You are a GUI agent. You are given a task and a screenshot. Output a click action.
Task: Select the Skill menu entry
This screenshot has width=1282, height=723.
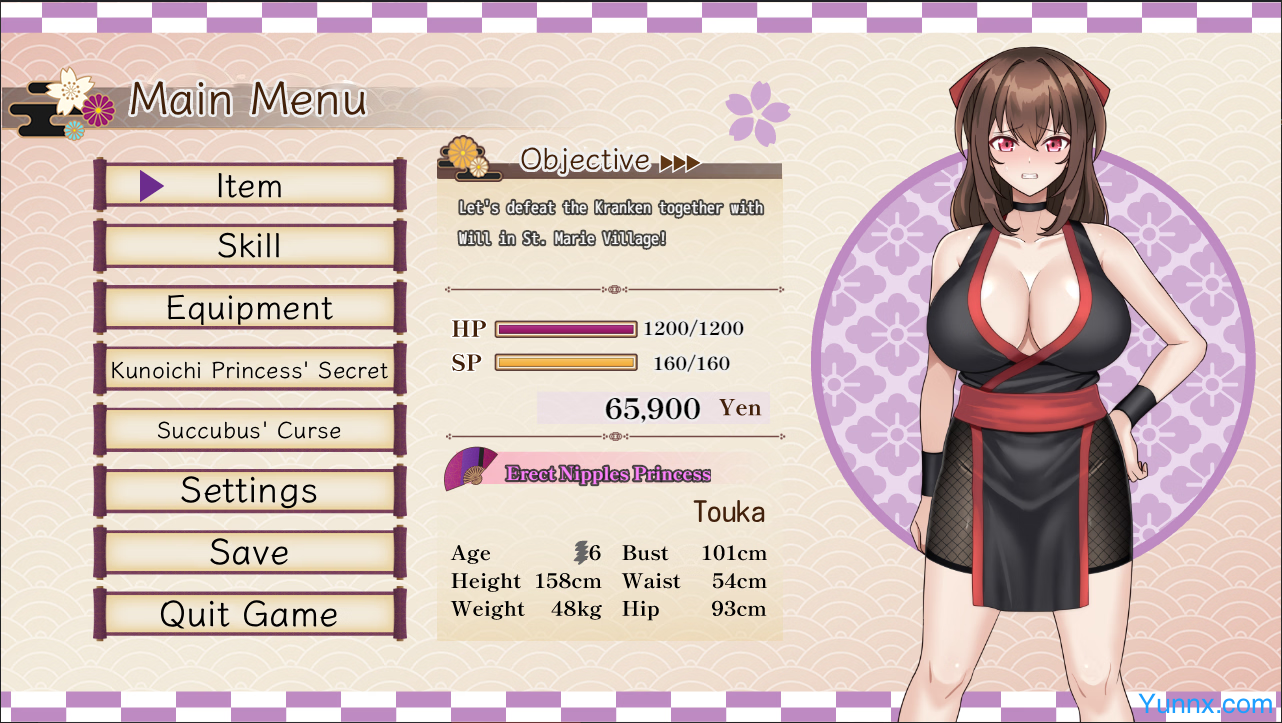[x=249, y=246]
